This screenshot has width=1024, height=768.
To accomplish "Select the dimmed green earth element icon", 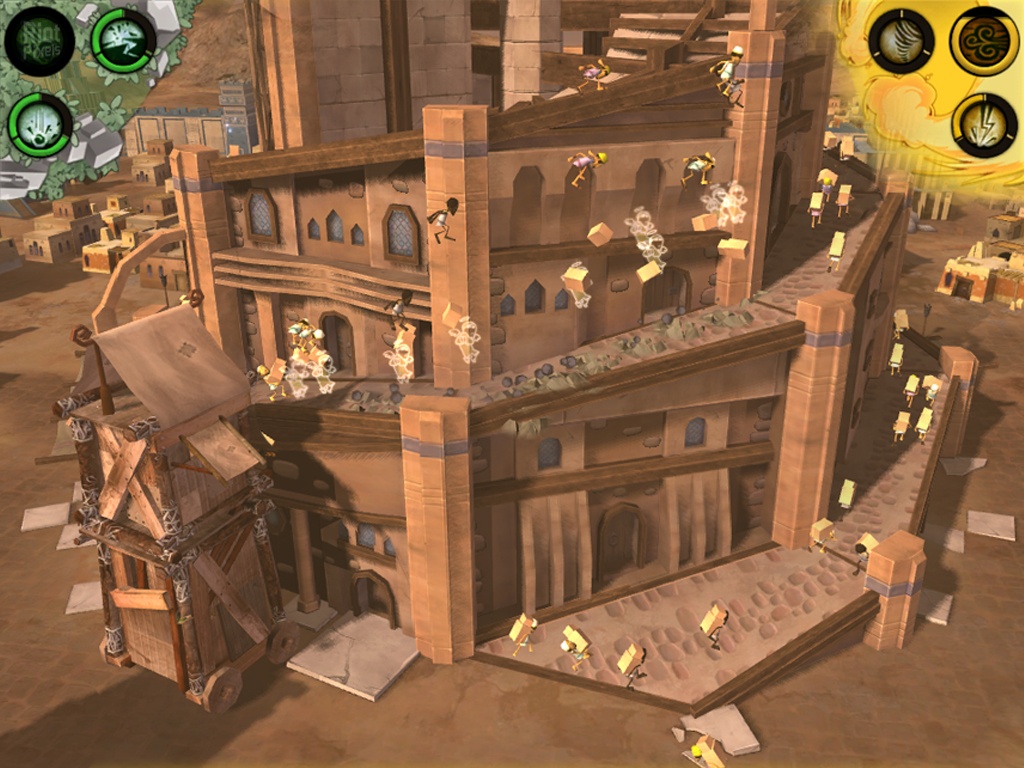I will tap(39, 41).
